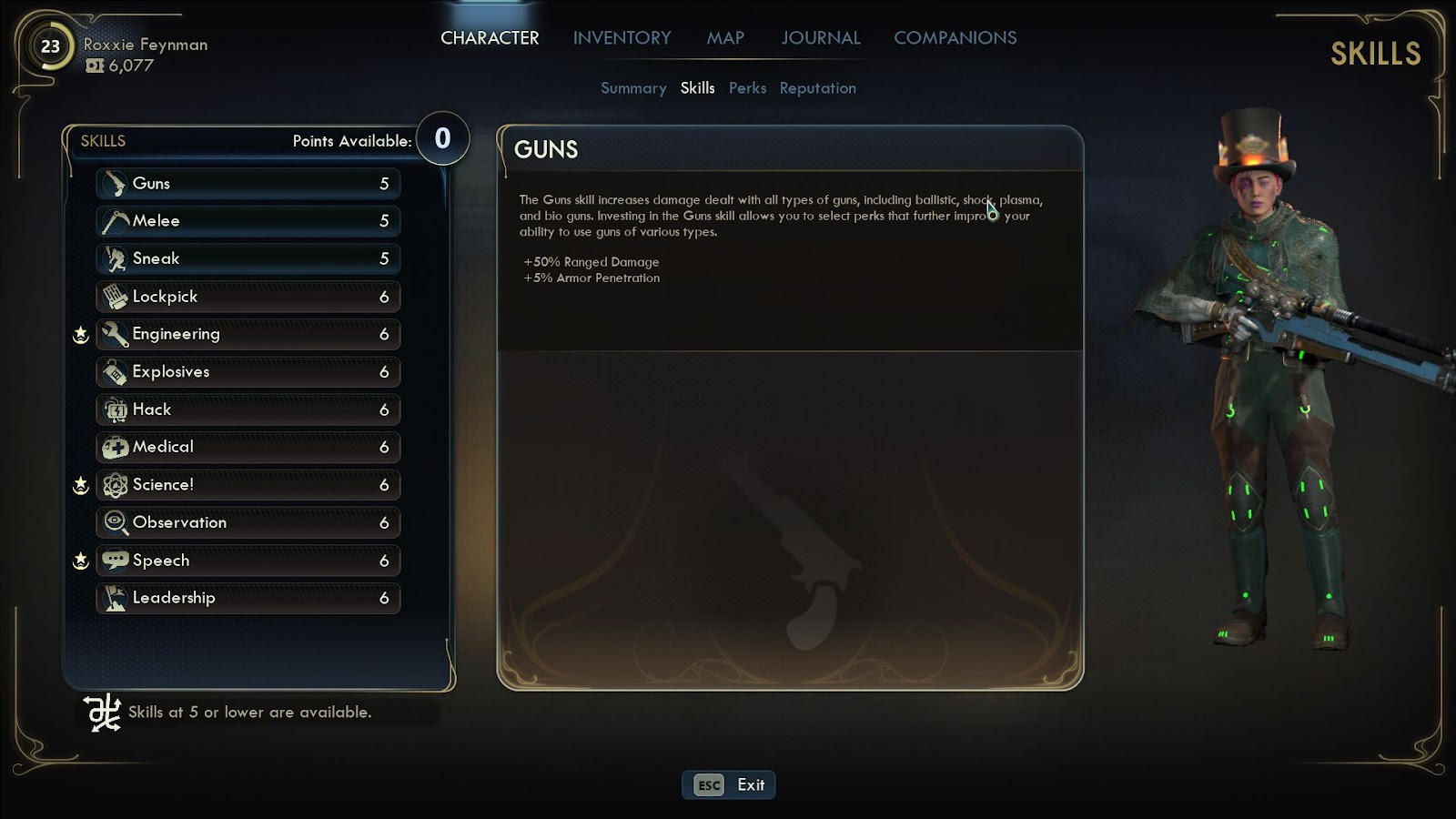Select the Observation skill row

pyautogui.click(x=248, y=522)
